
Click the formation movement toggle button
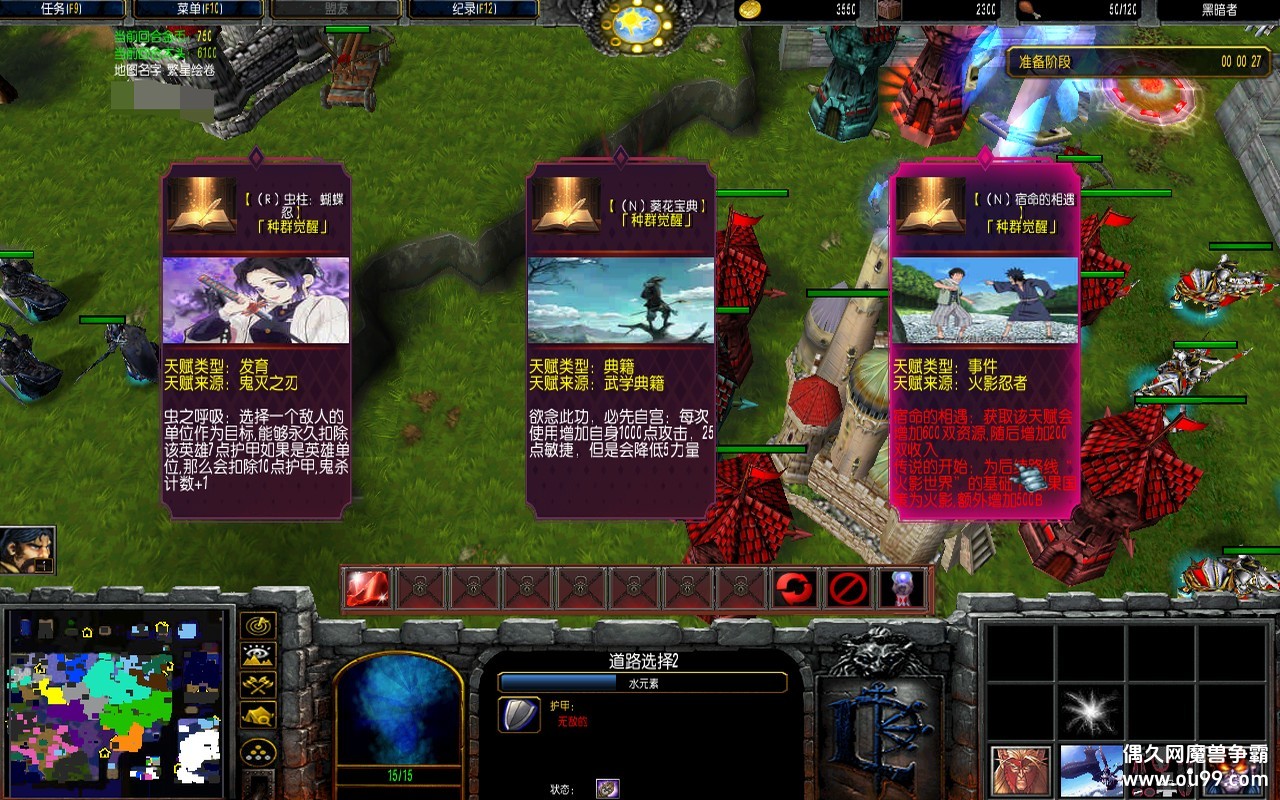(259, 751)
